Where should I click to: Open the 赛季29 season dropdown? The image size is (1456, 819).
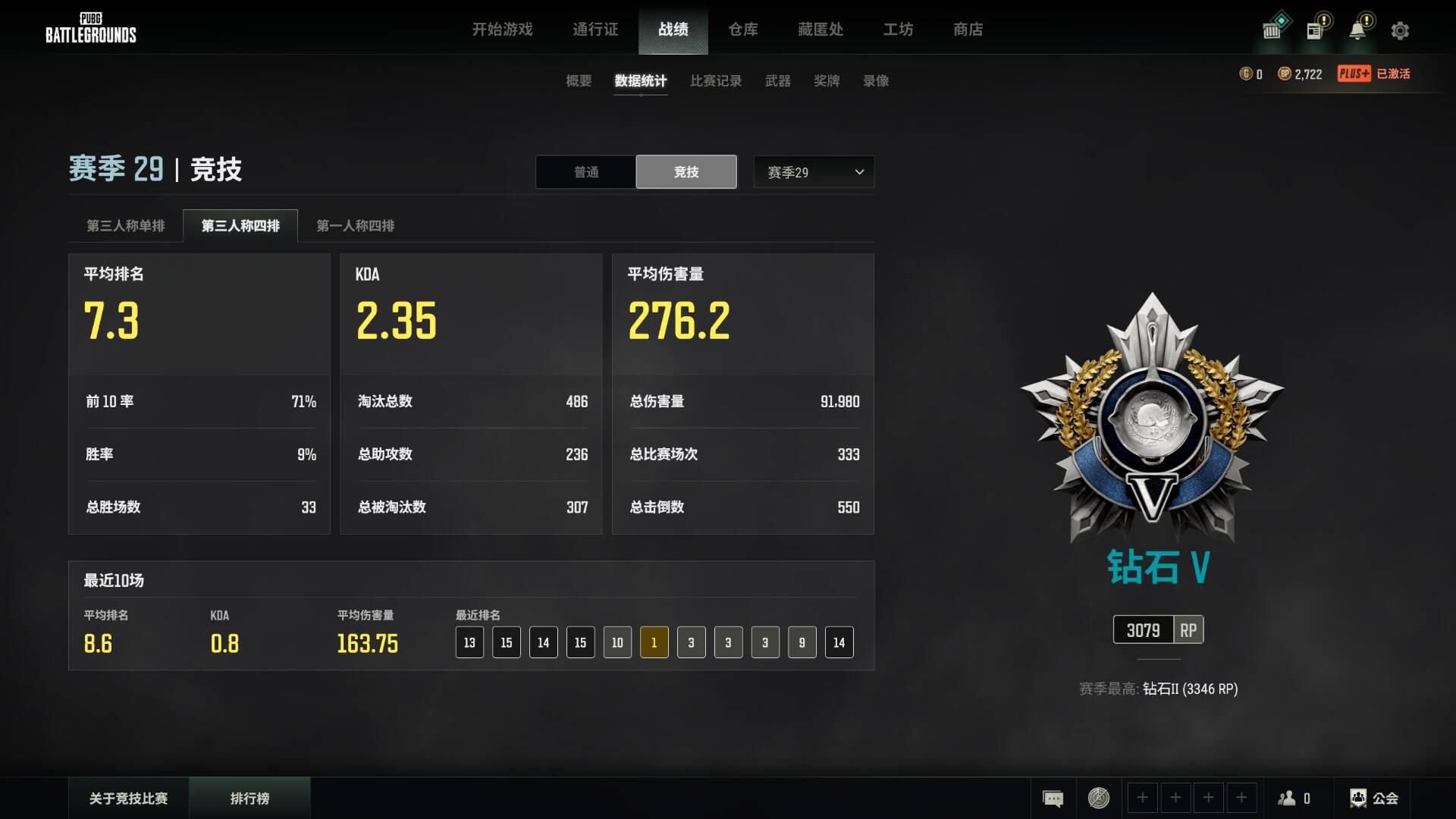(x=813, y=171)
